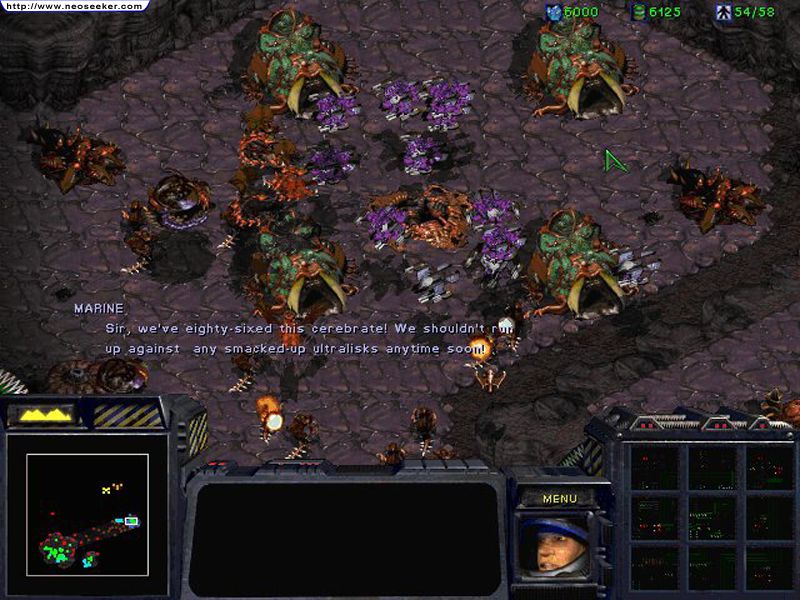Click the yellow-black striped button above the minimap
The width and height of the screenshot is (800, 600).
(127, 415)
